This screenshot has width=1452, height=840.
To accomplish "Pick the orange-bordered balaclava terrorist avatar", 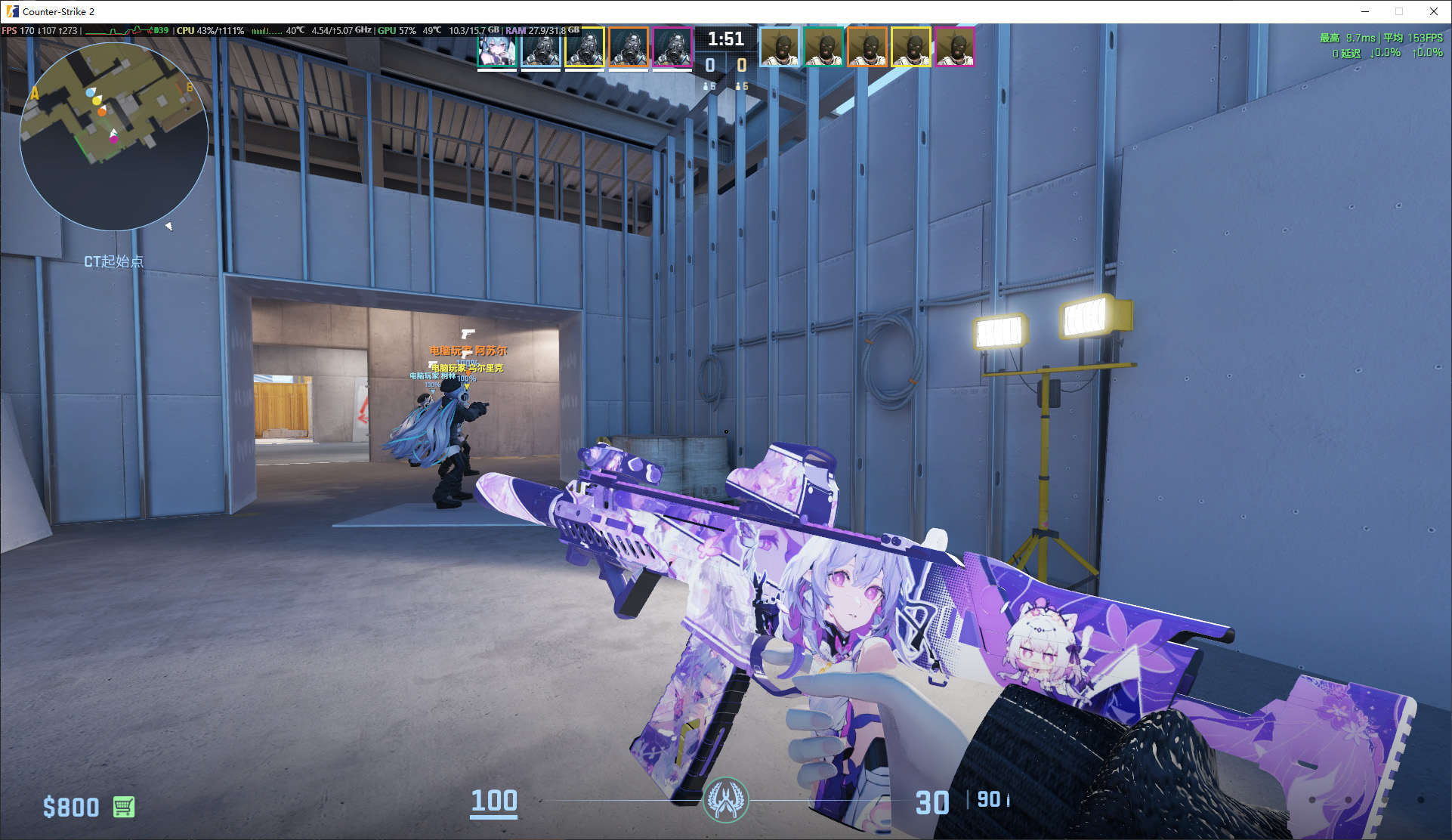I will [x=867, y=48].
